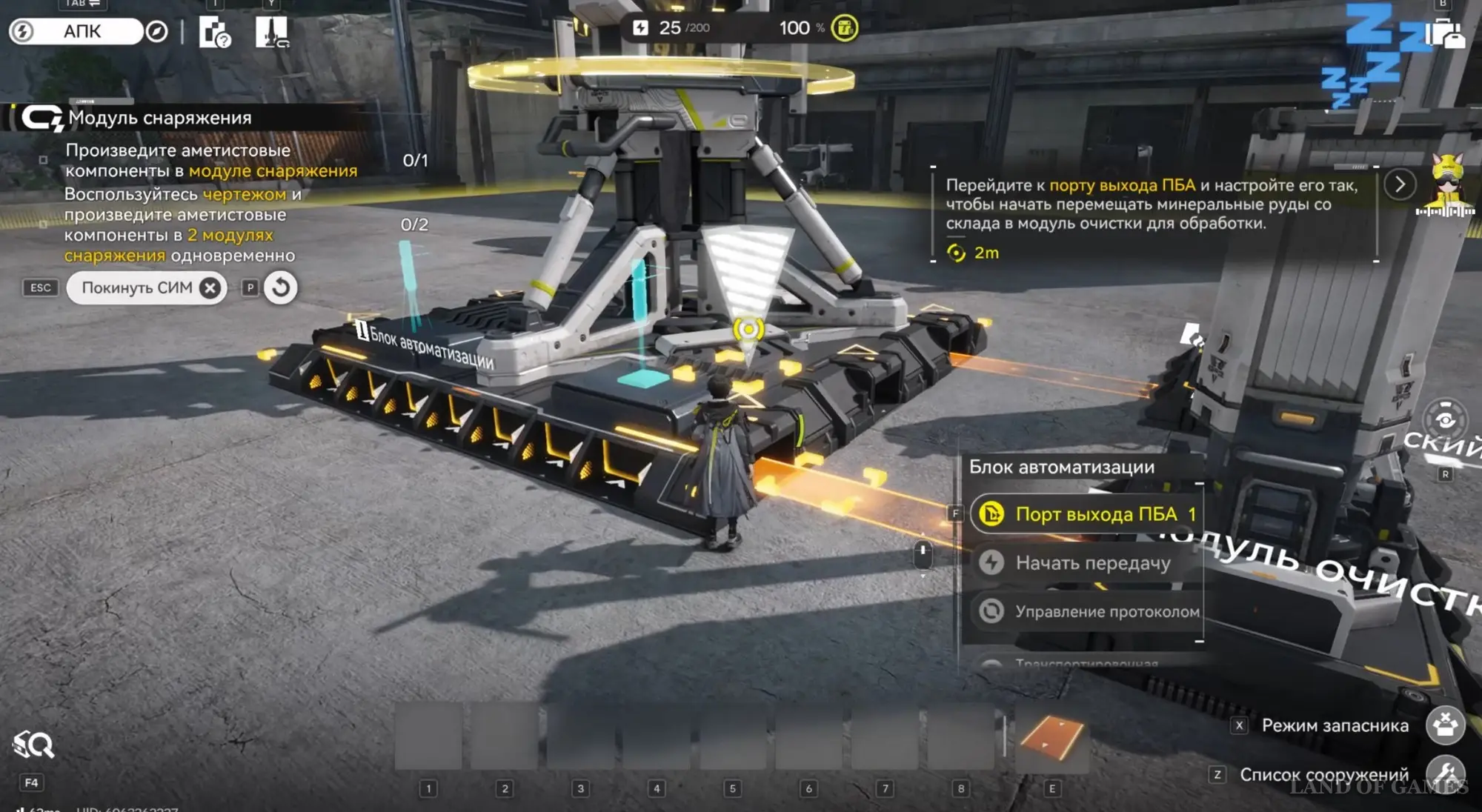The width and height of the screenshot is (1482, 812).
Task: Click the tower structure icon in top bar
Action: click(x=272, y=32)
